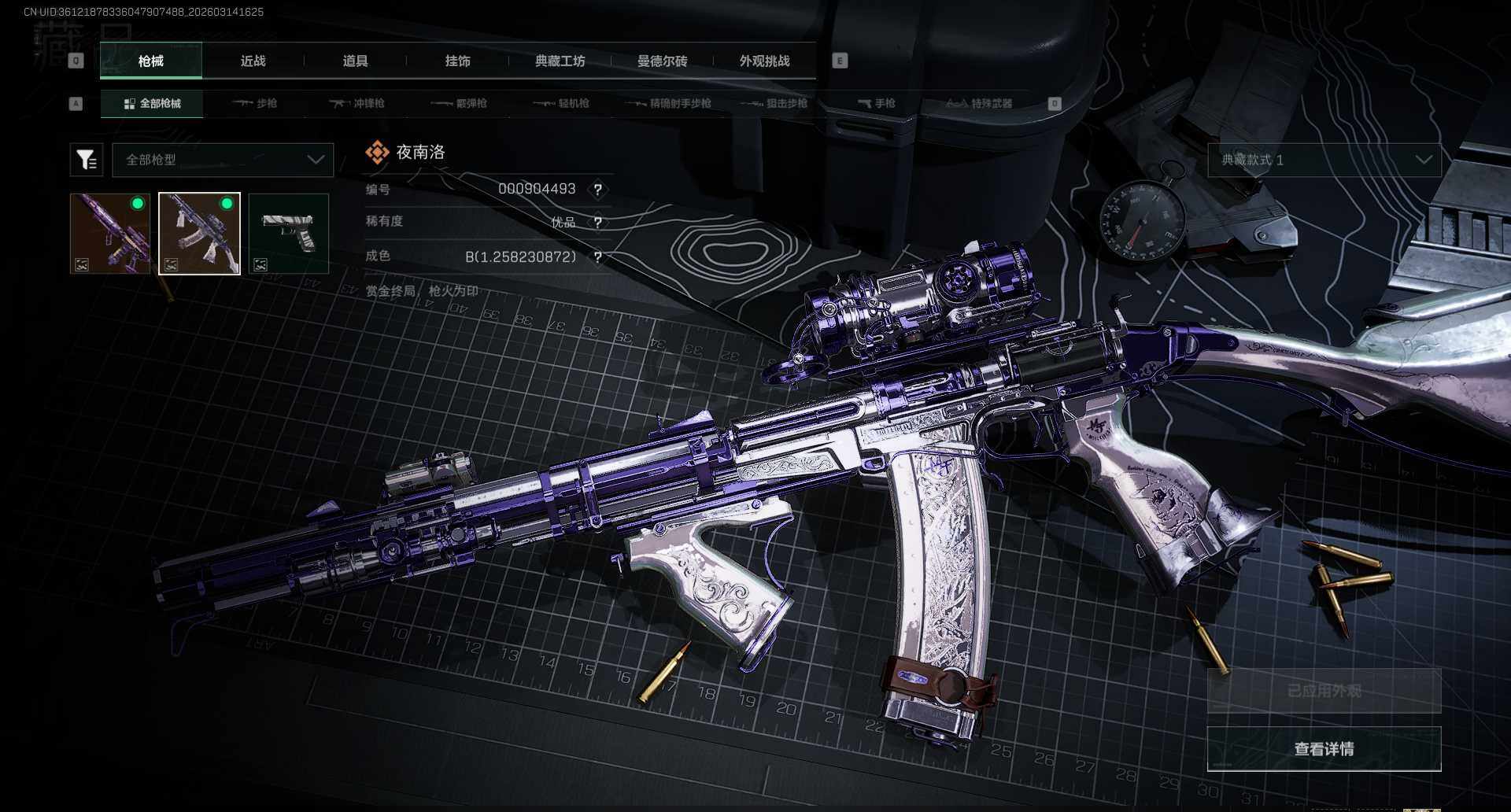Select the 挂饰 charms tab

tap(457, 61)
